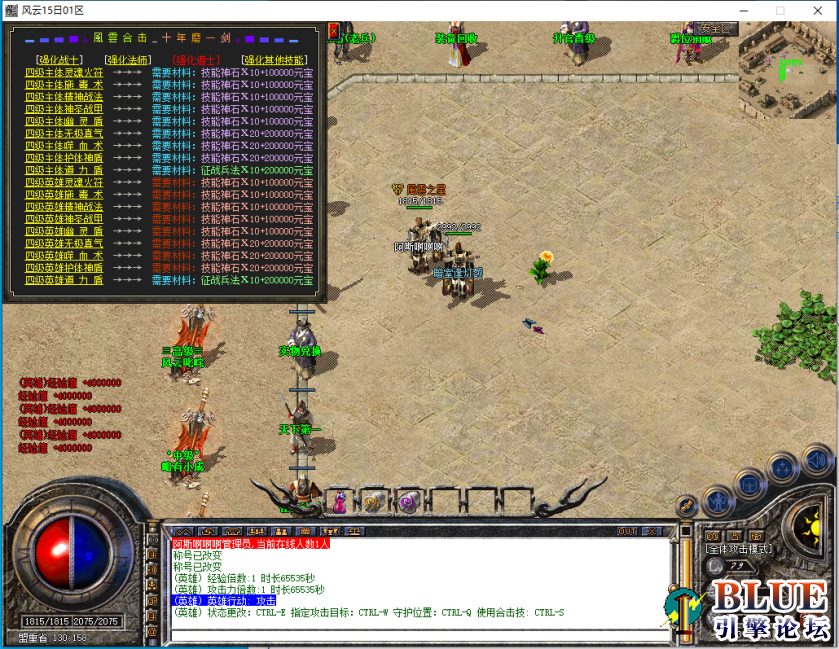This screenshot has width=839, height=649.
Task: Switch to the 强化法师 category
Action: [127, 60]
